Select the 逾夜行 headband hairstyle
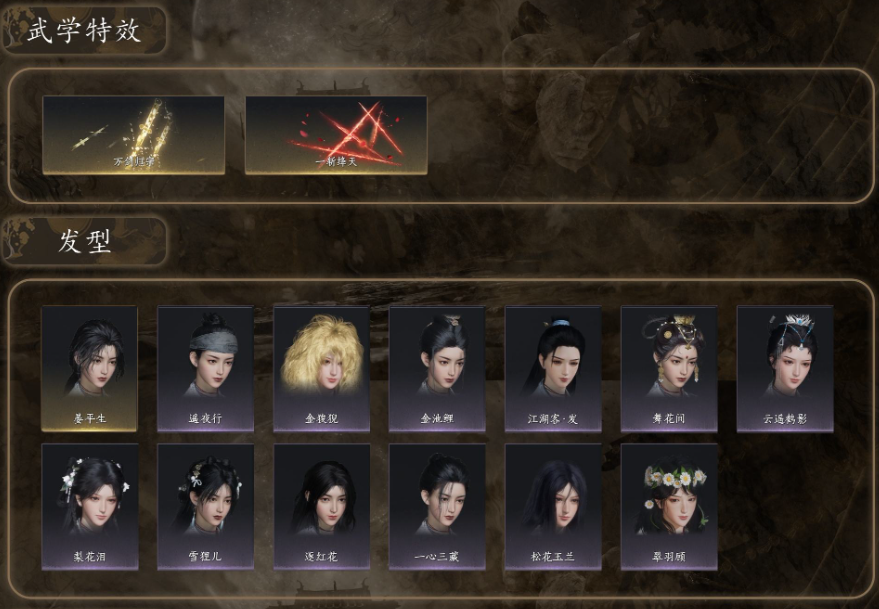This screenshot has height=609, width=879. coord(205,368)
